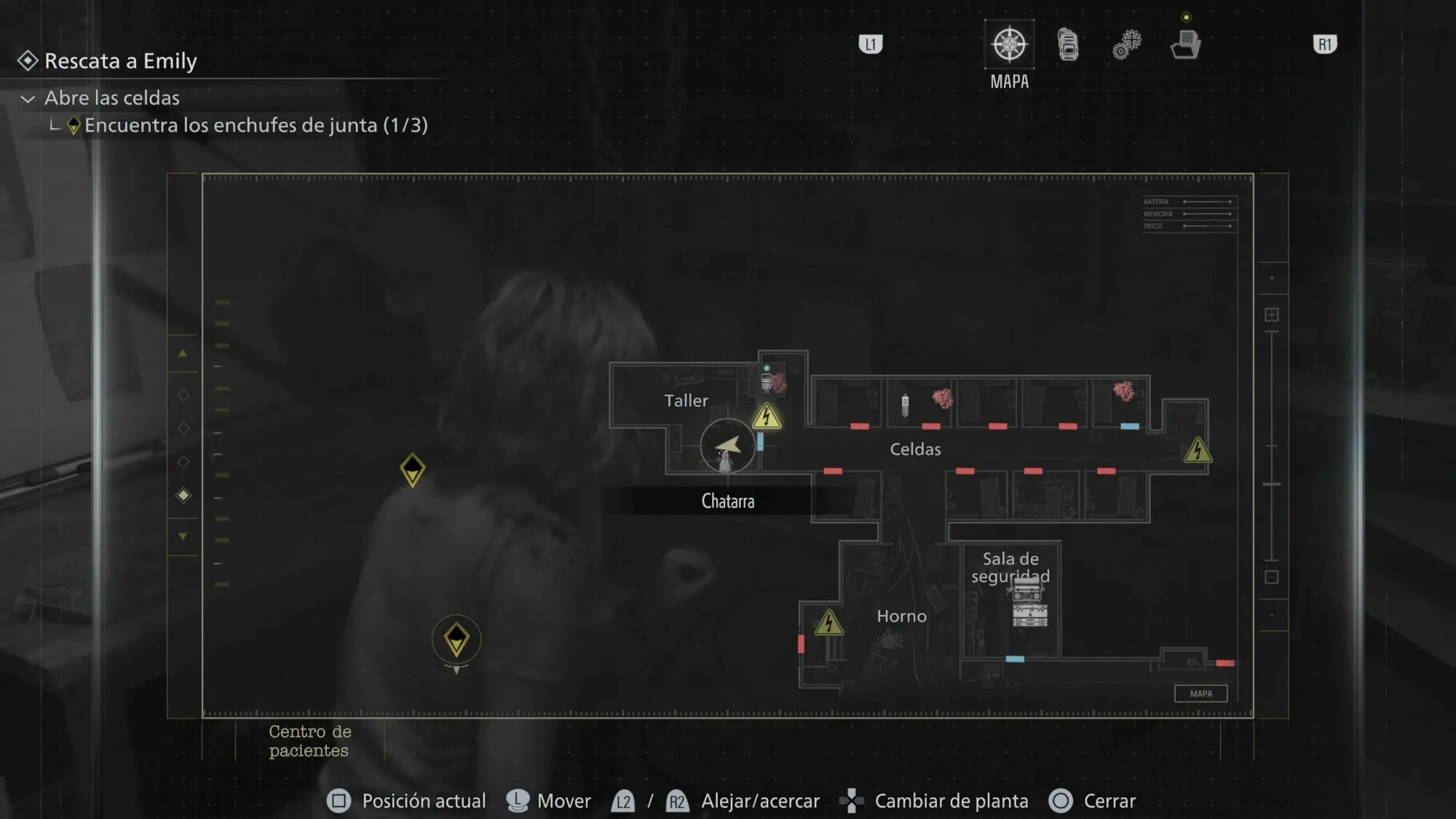Click the circled yellow objective marker

point(456,639)
